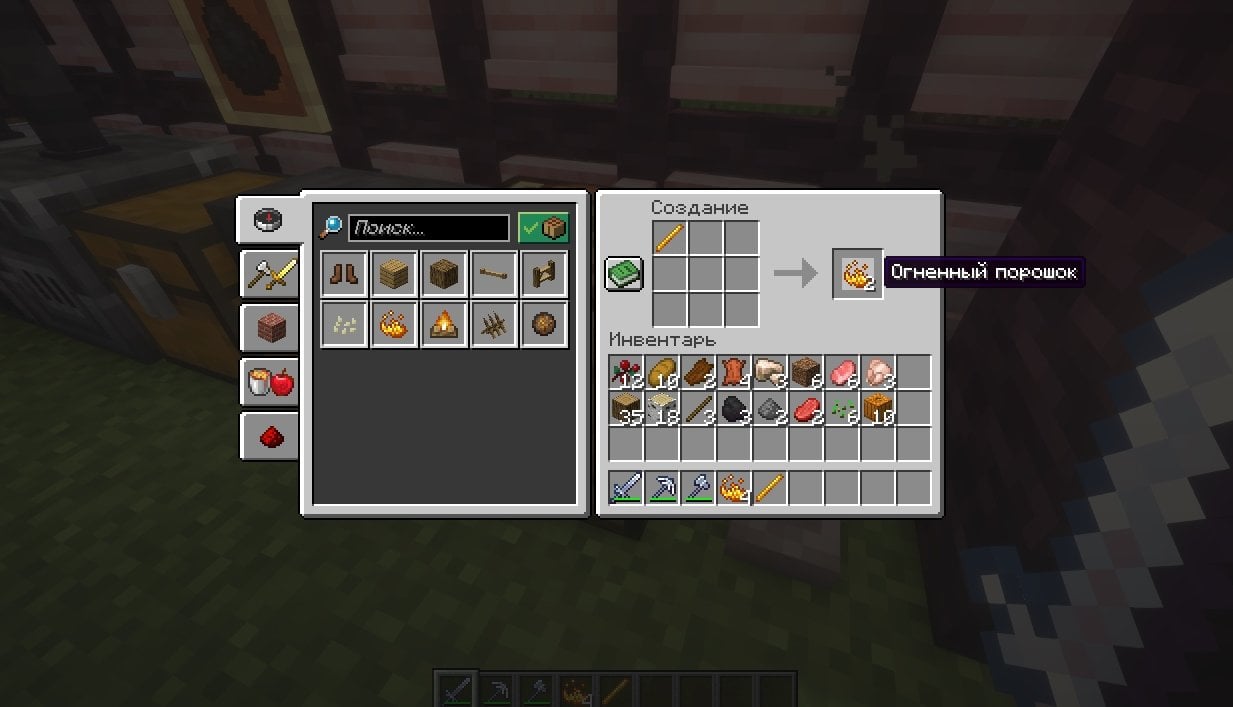Pick up the blaze rod in crafting grid
This screenshot has width=1233, height=707.
point(669,239)
